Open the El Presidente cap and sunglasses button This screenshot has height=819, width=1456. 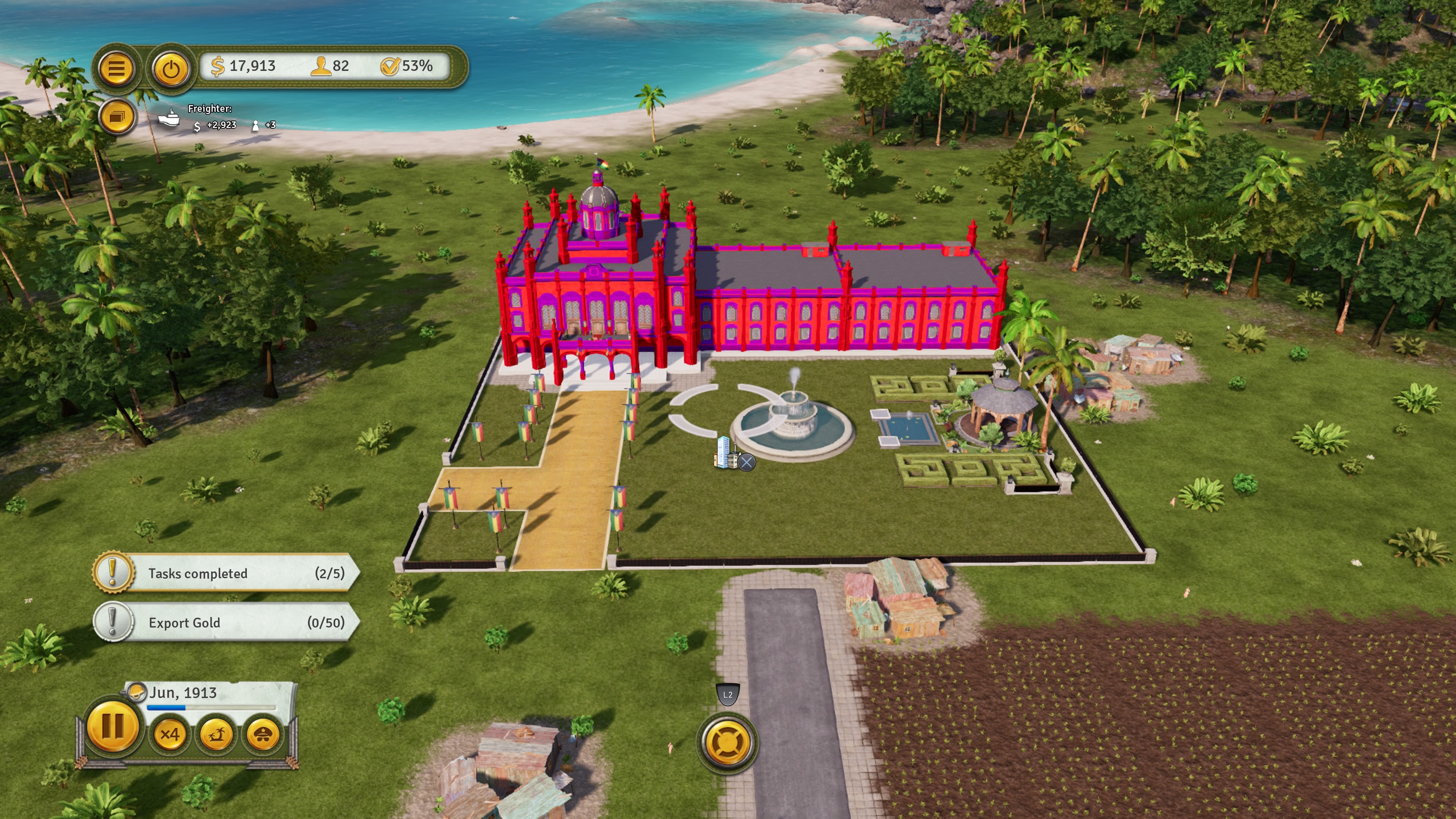click(x=263, y=734)
